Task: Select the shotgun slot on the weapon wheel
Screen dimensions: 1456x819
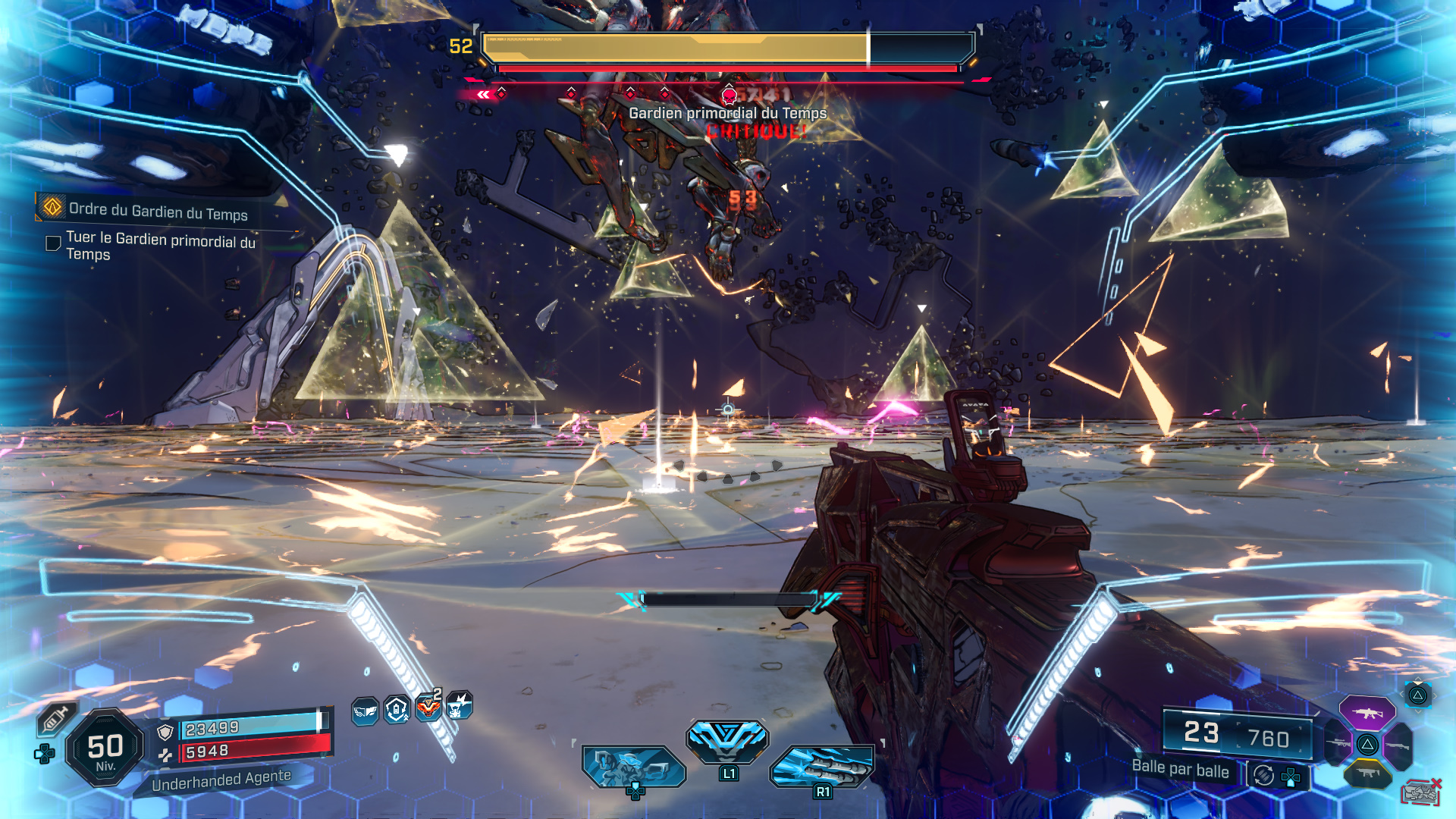Action: pos(1399,745)
